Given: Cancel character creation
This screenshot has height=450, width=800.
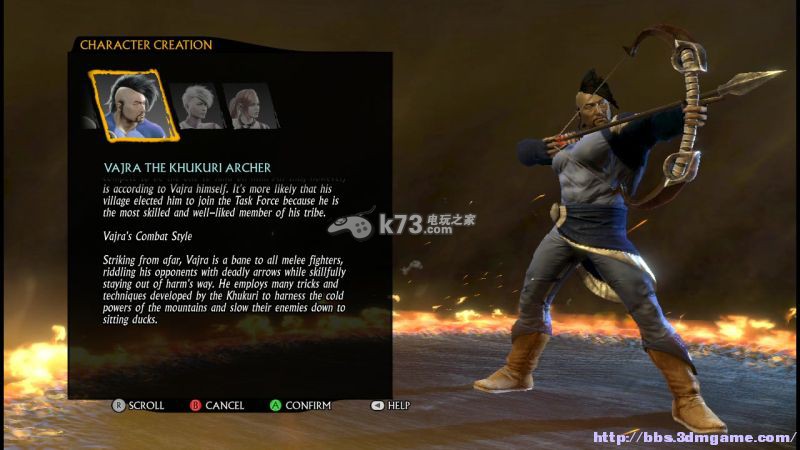Looking at the screenshot, I should point(217,405).
